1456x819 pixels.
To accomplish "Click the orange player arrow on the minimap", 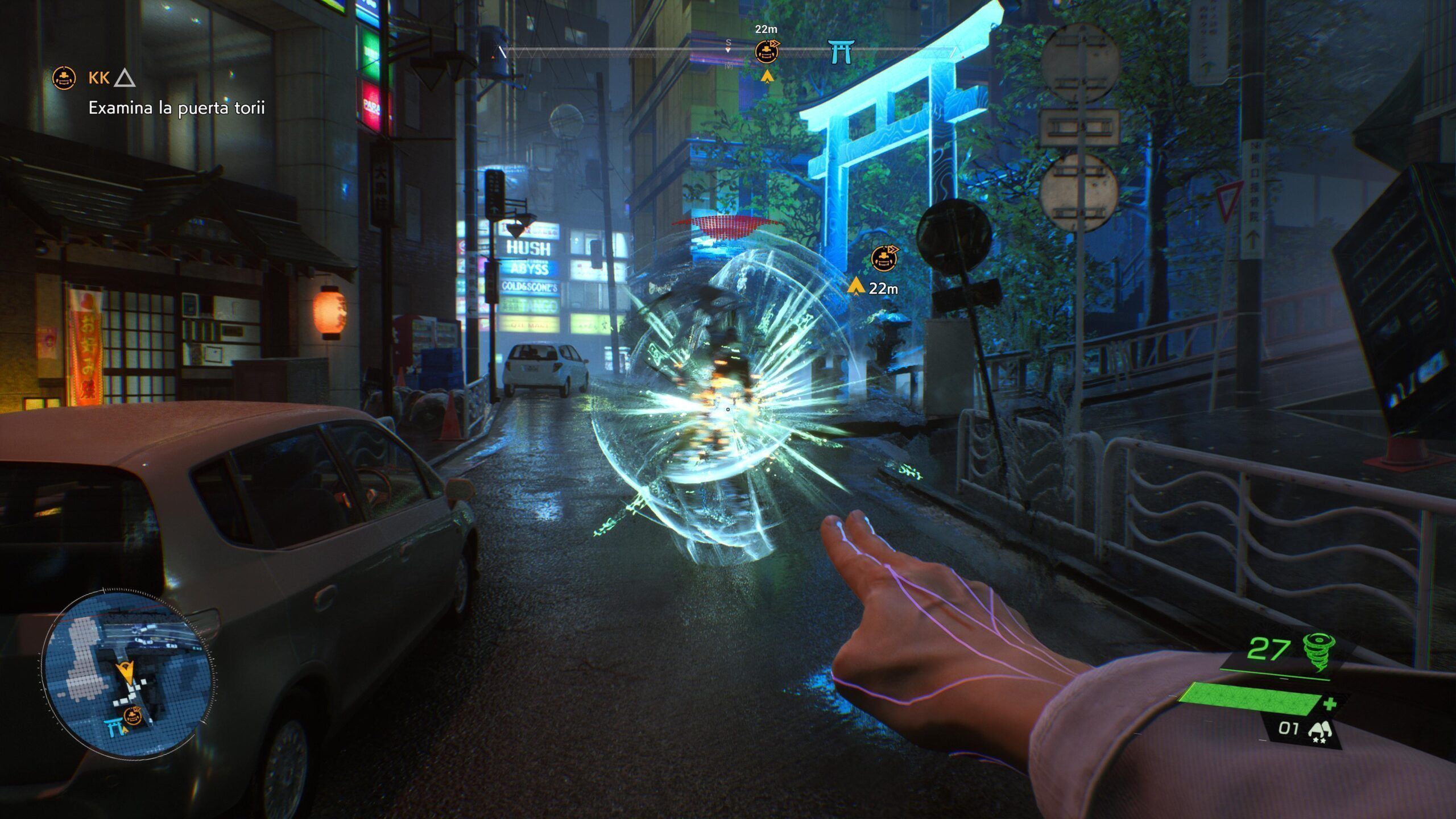I will tap(126, 673).
